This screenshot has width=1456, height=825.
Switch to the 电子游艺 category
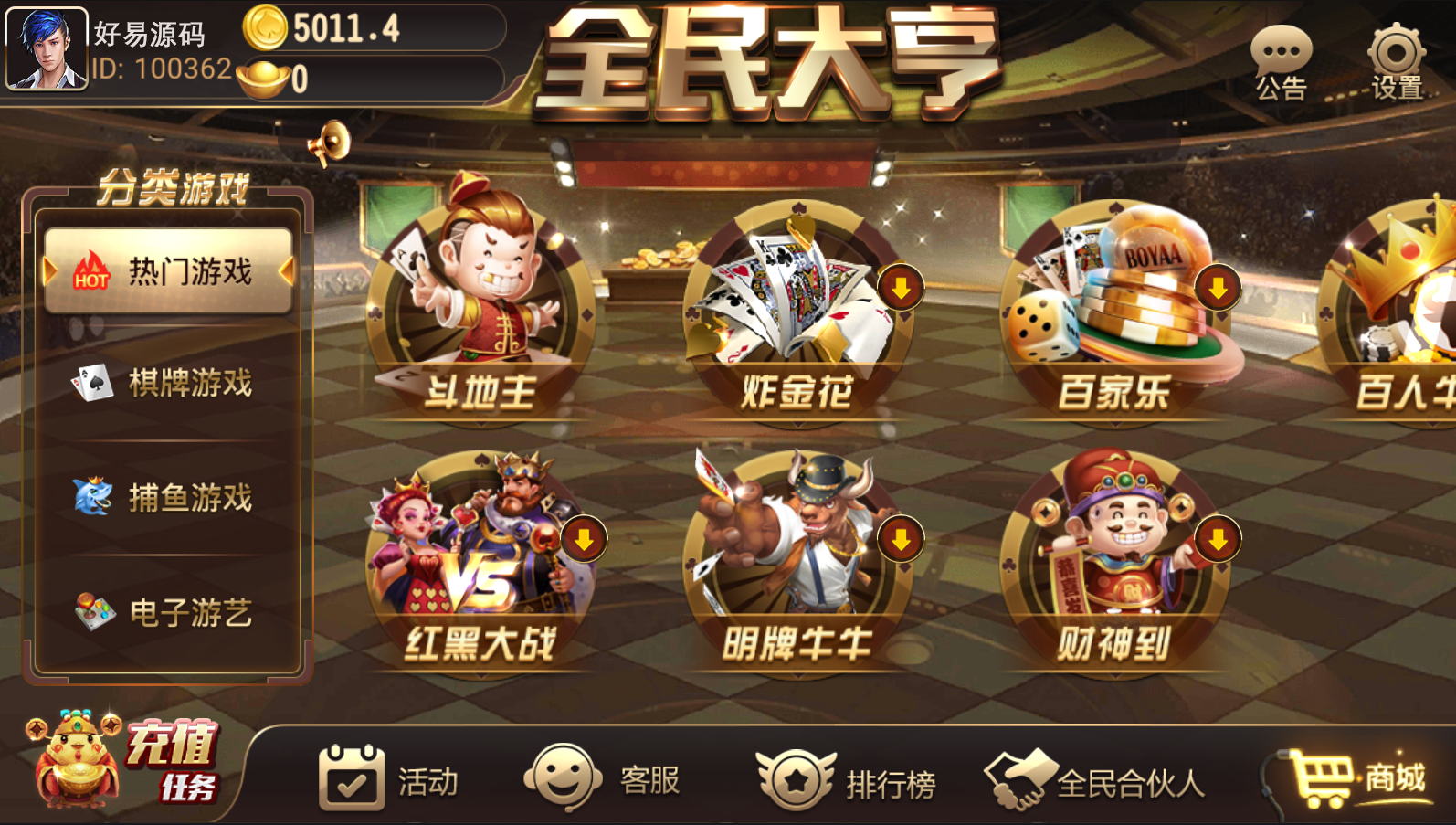pos(169,612)
